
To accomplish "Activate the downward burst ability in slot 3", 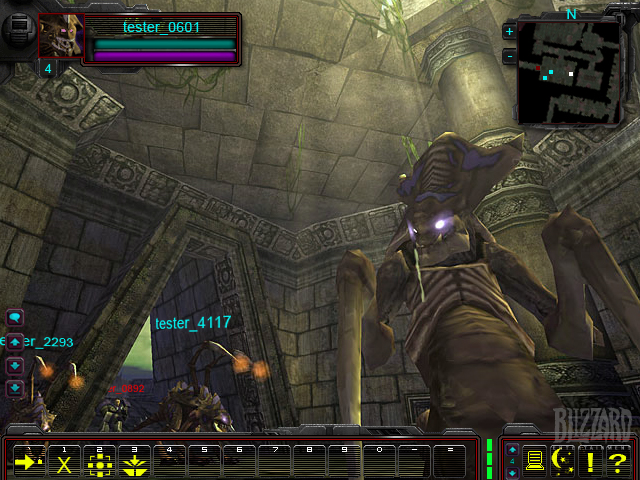I will 134,462.
